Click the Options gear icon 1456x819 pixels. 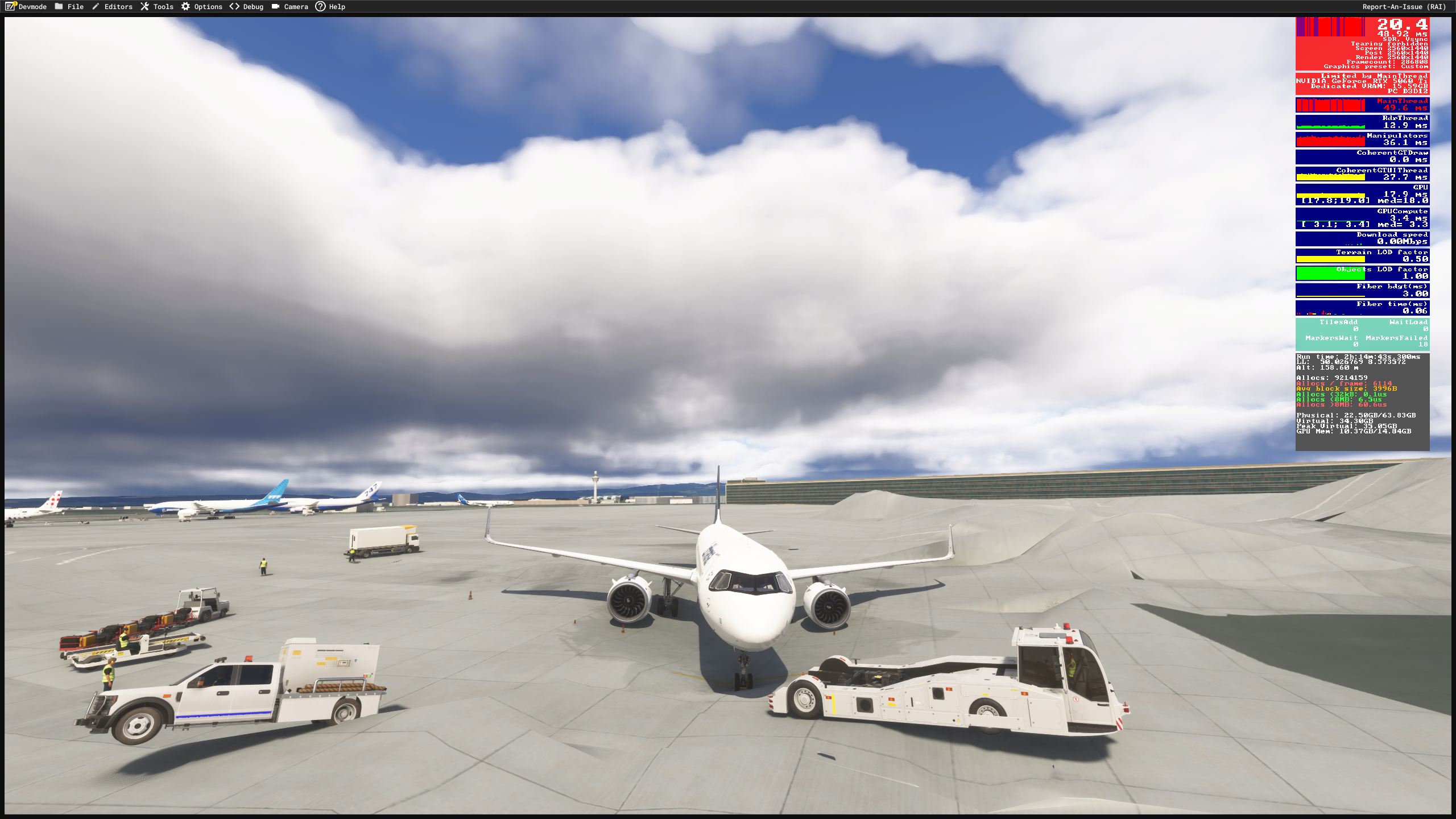point(185,6)
